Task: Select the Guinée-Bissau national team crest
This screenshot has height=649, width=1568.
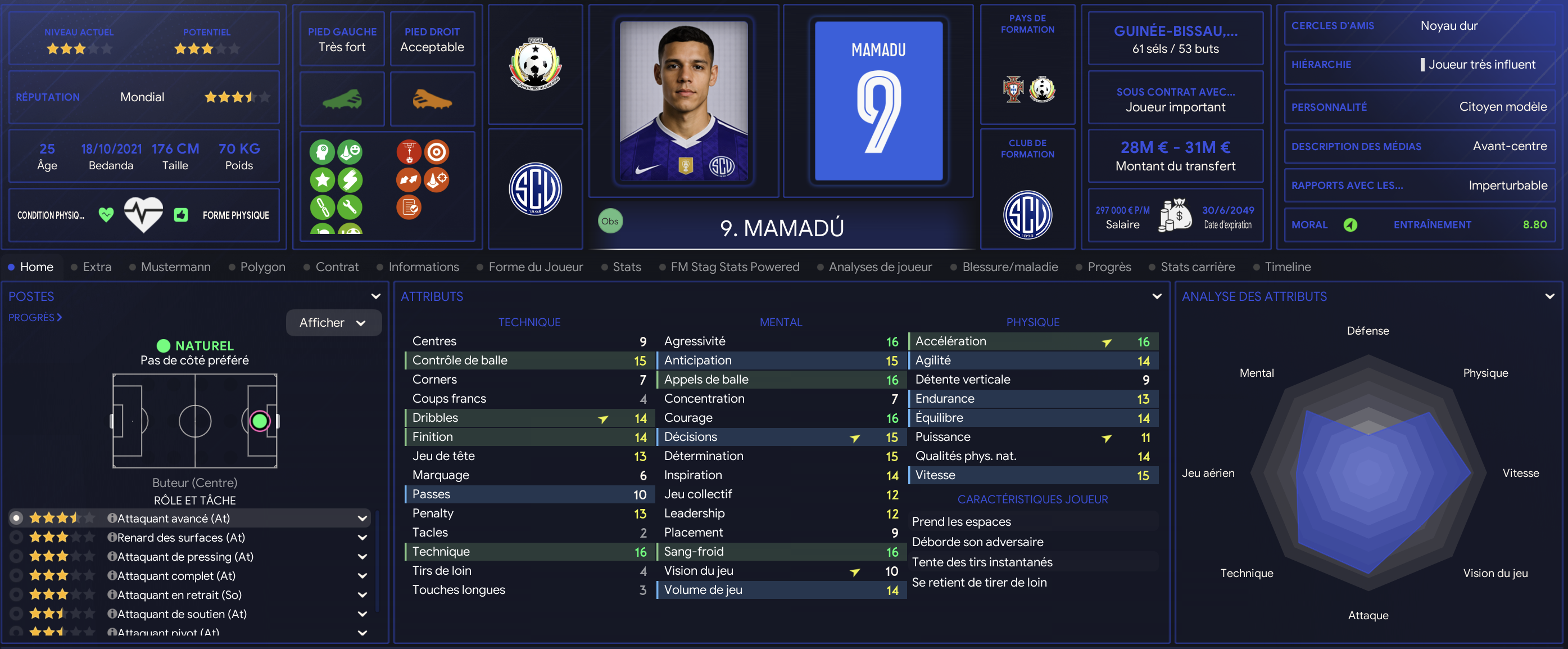Action: (534, 65)
